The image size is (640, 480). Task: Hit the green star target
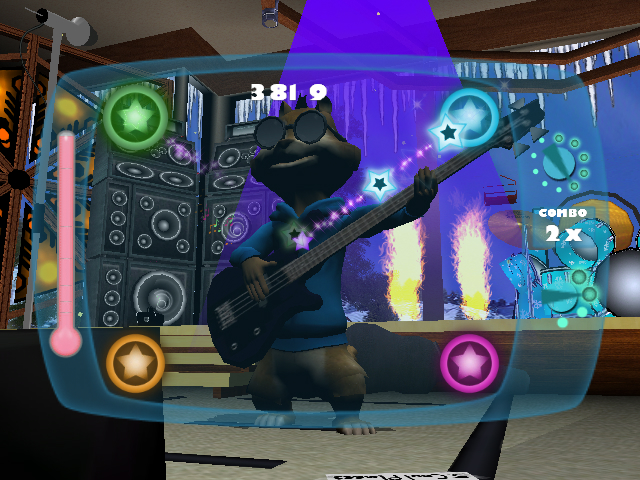click(135, 117)
